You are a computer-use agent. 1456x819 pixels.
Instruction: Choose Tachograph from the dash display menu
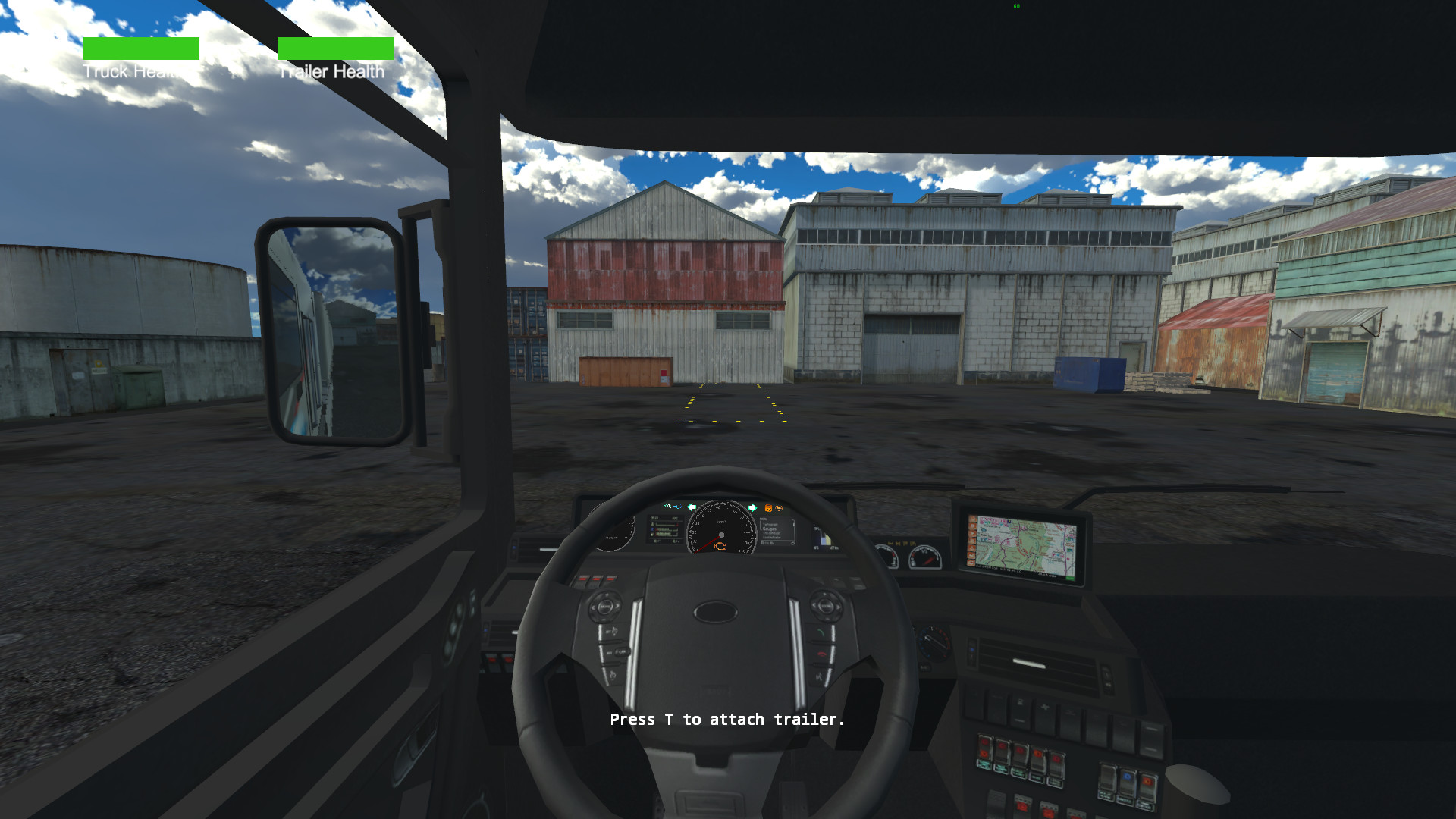770,524
